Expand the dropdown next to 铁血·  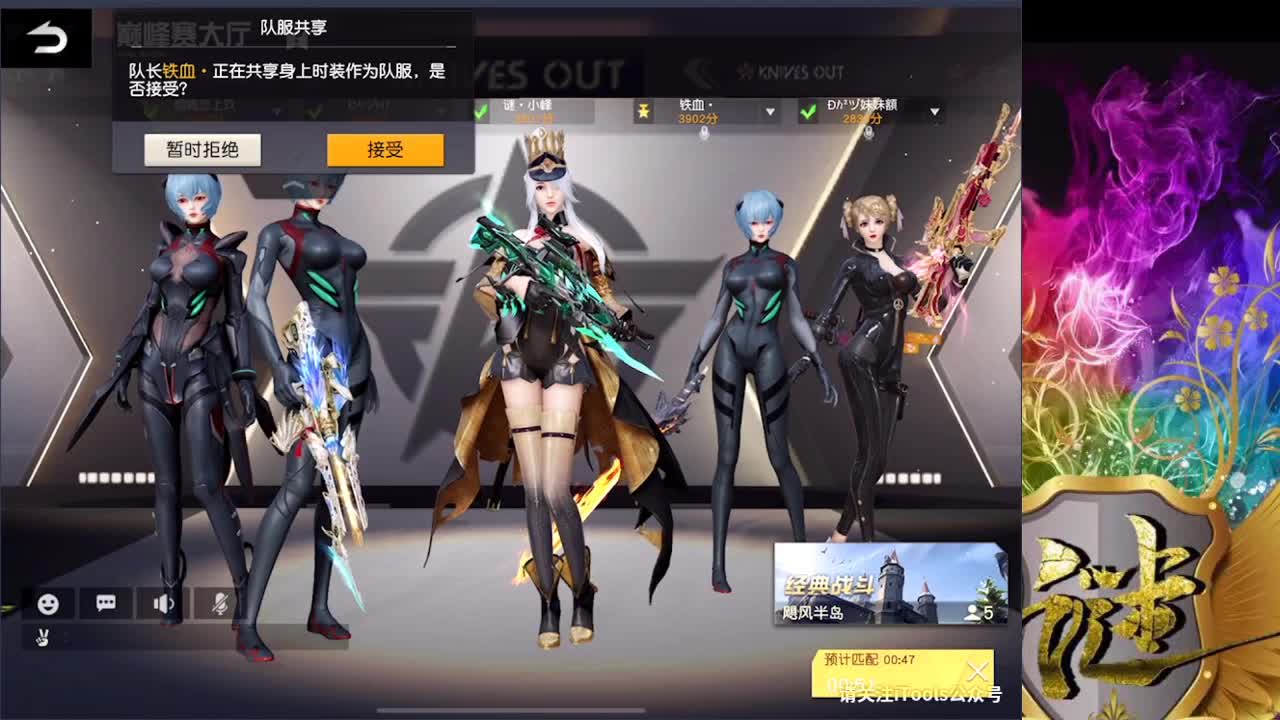pos(769,112)
